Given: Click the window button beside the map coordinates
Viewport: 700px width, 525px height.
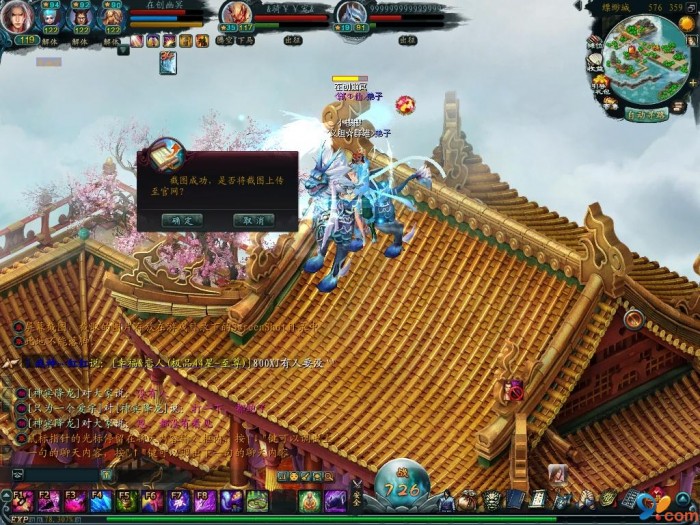Looking at the screenshot, I should (x=689, y=6).
